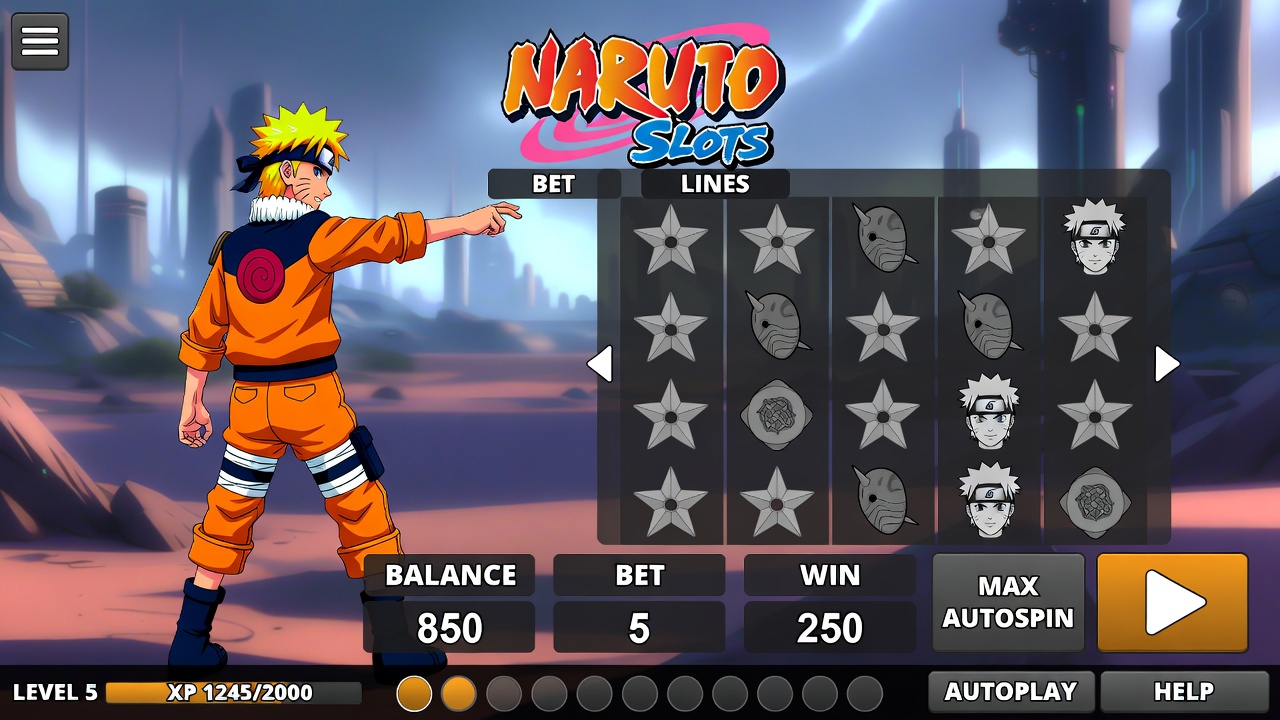Turn on Autoplay
The height and width of the screenshot is (720, 1280).
click(x=1010, y=691)
